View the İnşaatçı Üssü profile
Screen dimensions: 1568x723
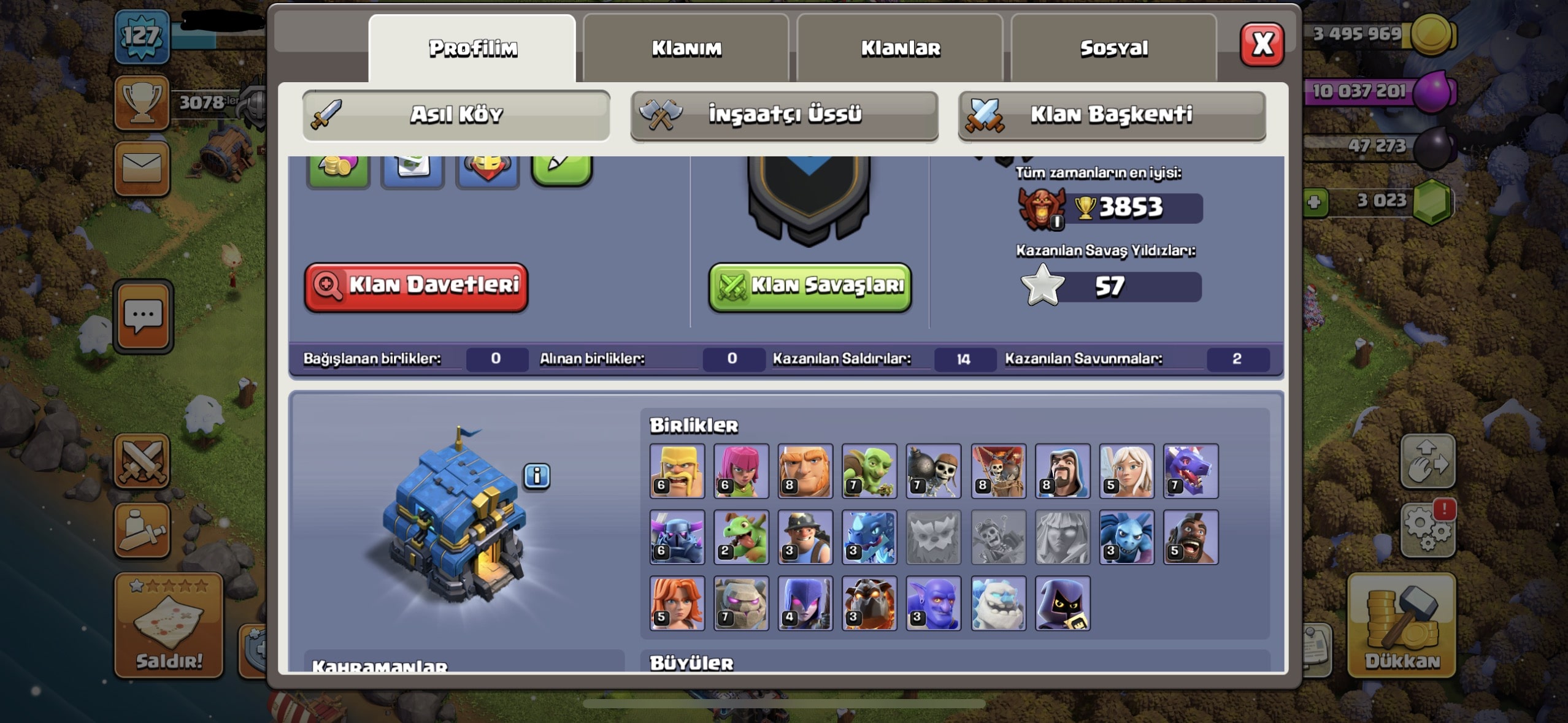[x=784, y=115]
